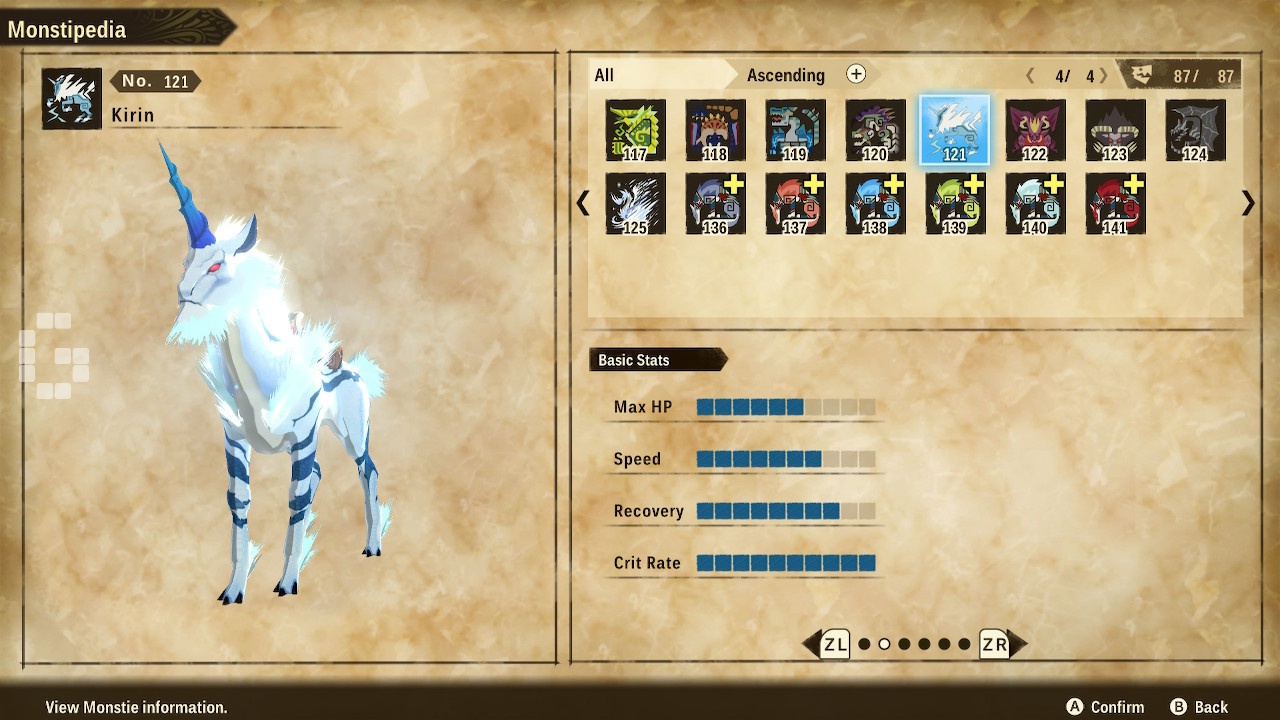This screenshot has width=1280, height=720.
Task: Change Ascending sort order
Action: [786, 75]
